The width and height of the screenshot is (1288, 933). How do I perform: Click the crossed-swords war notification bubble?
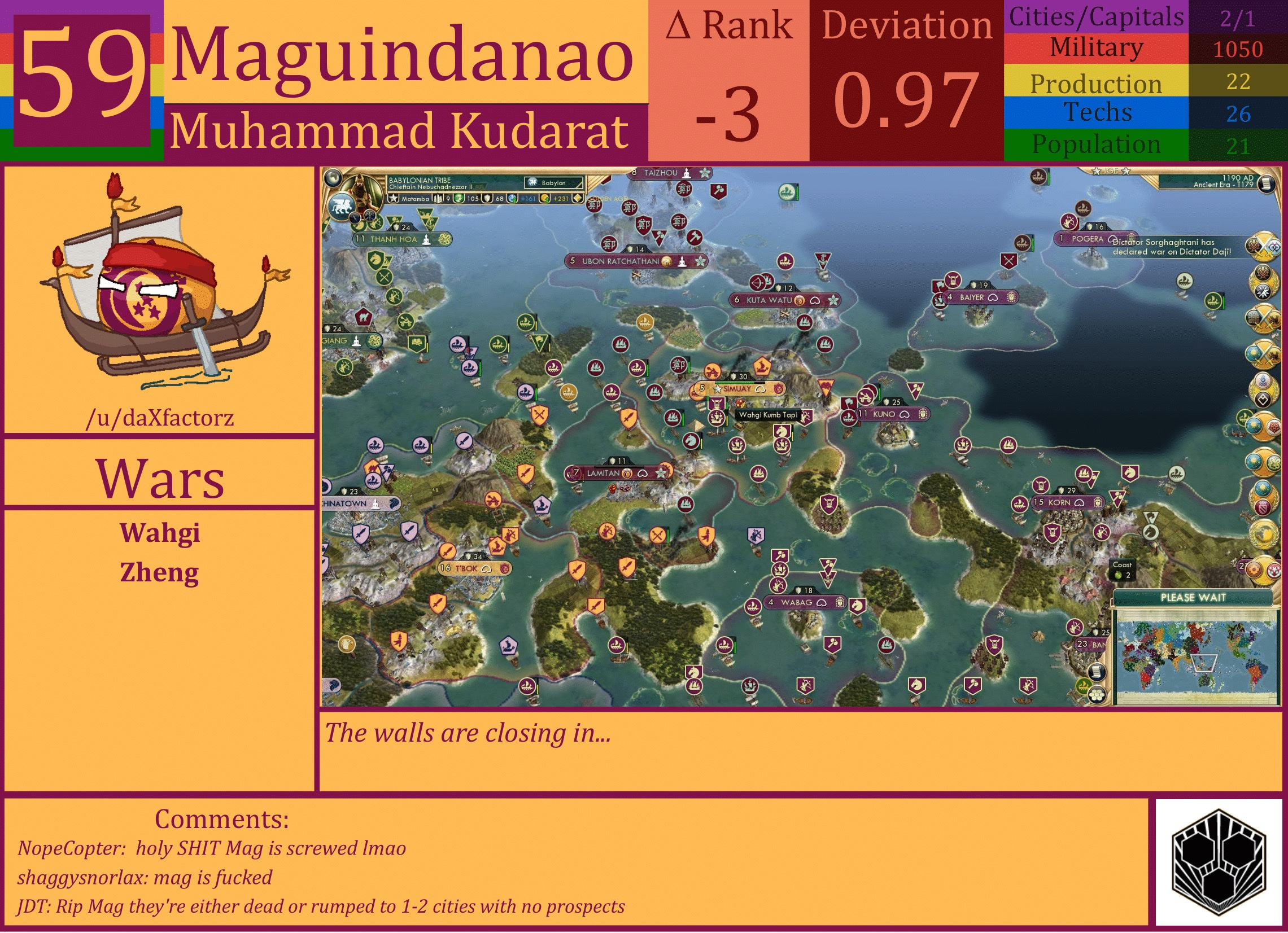click(x=1264, y=247)
